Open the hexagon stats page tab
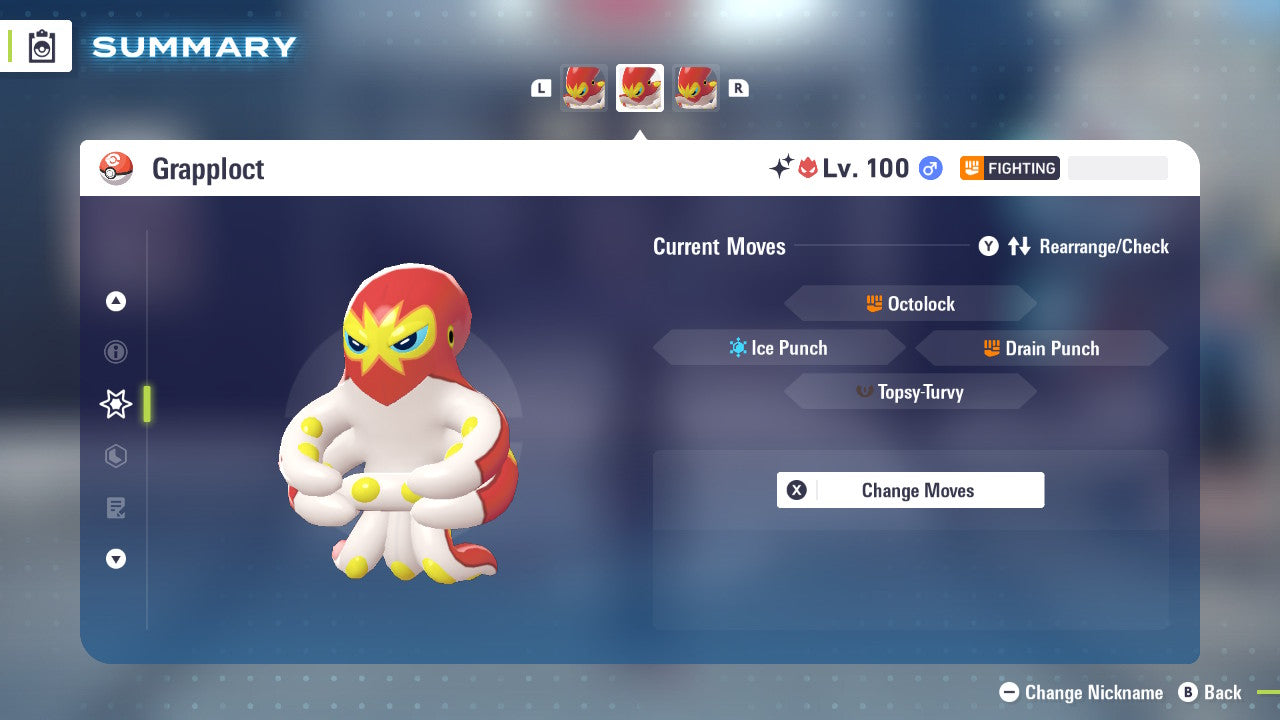1280x720 pixels. coord(116,456)
